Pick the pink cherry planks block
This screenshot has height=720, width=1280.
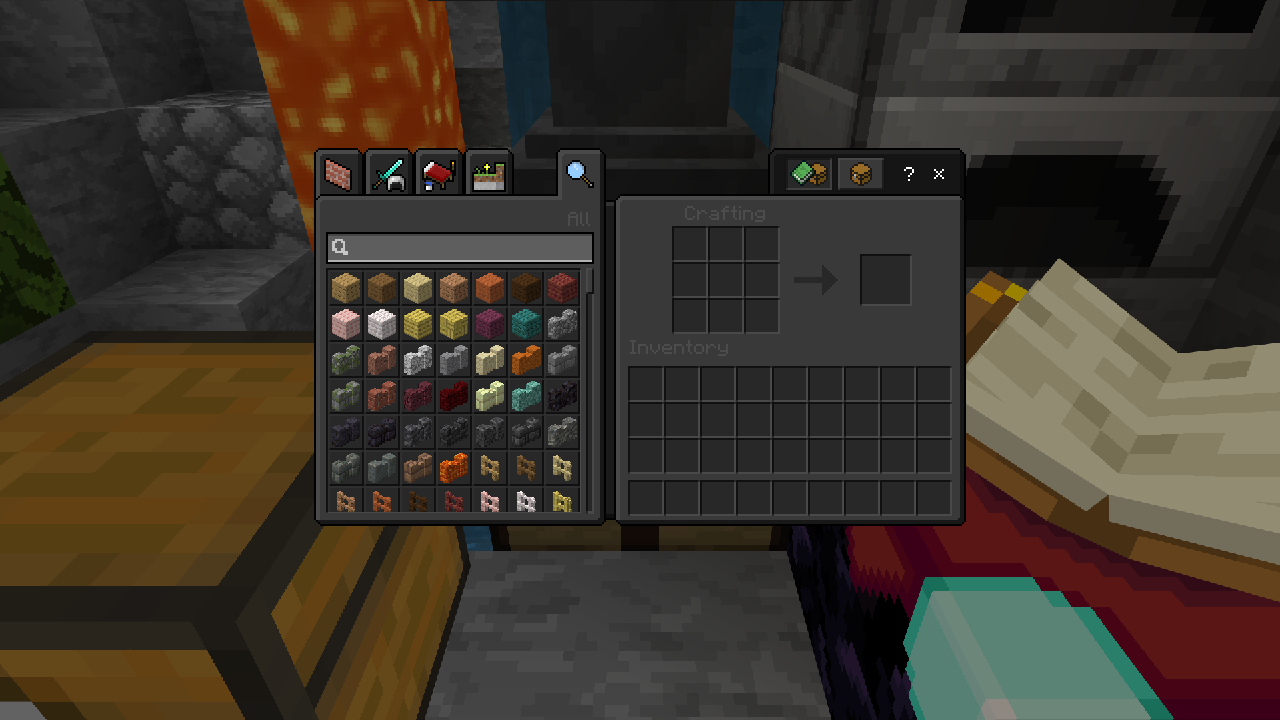point(346,324)
